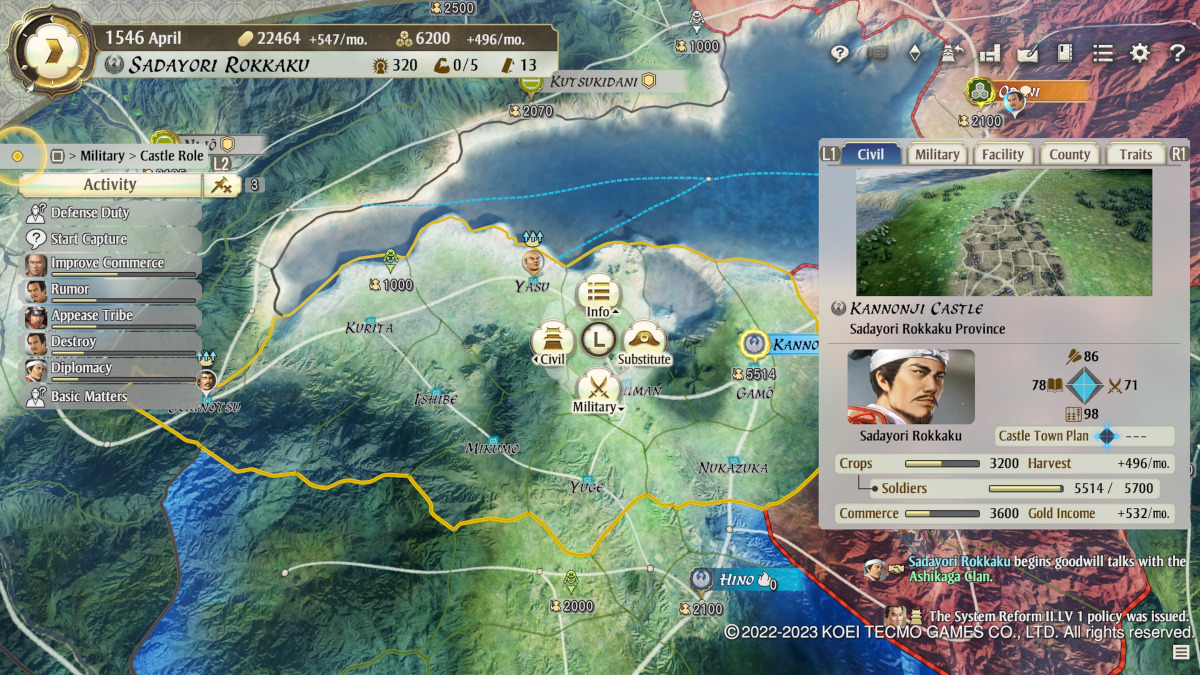
Task: Choose Civil in the radial menu
Action: [553, 341]
